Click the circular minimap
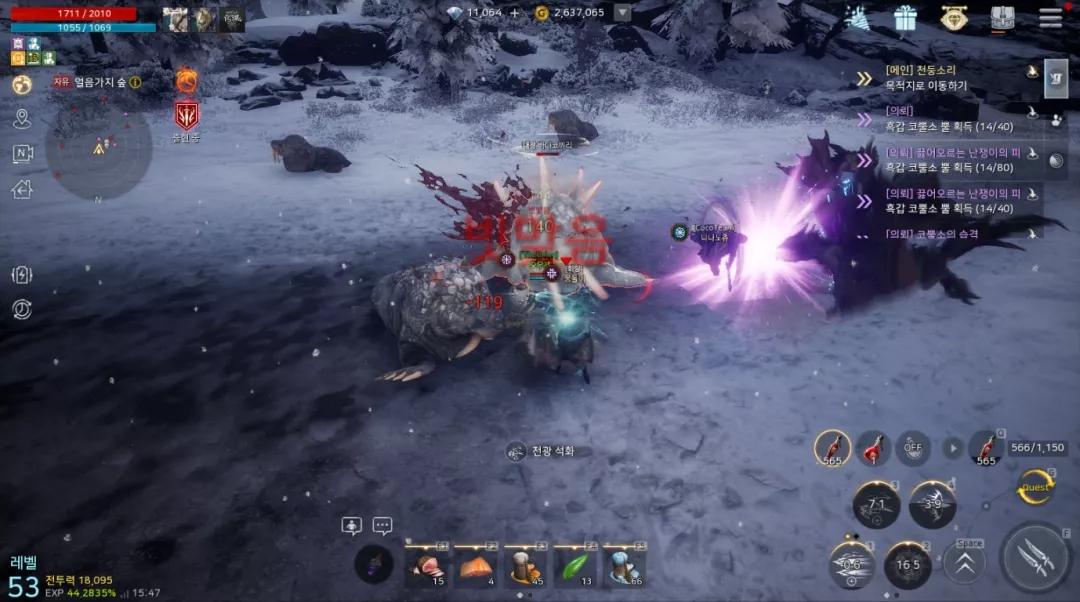Screen dimensions: 1080x602 99,148
